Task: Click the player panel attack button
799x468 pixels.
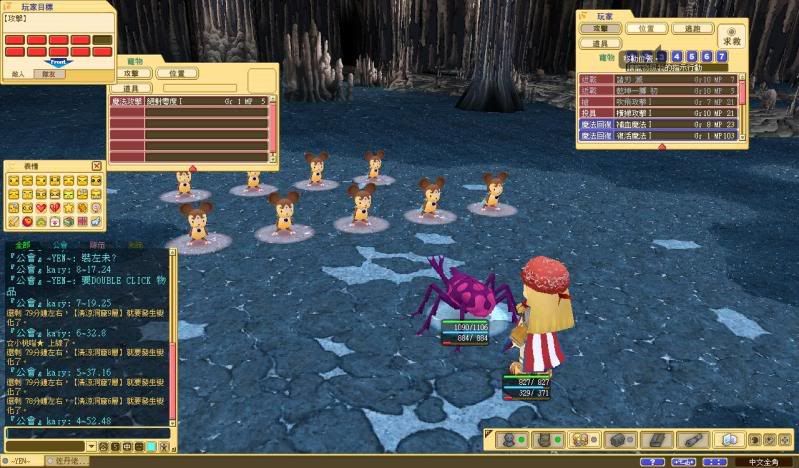Action: [x=601, y=29]
